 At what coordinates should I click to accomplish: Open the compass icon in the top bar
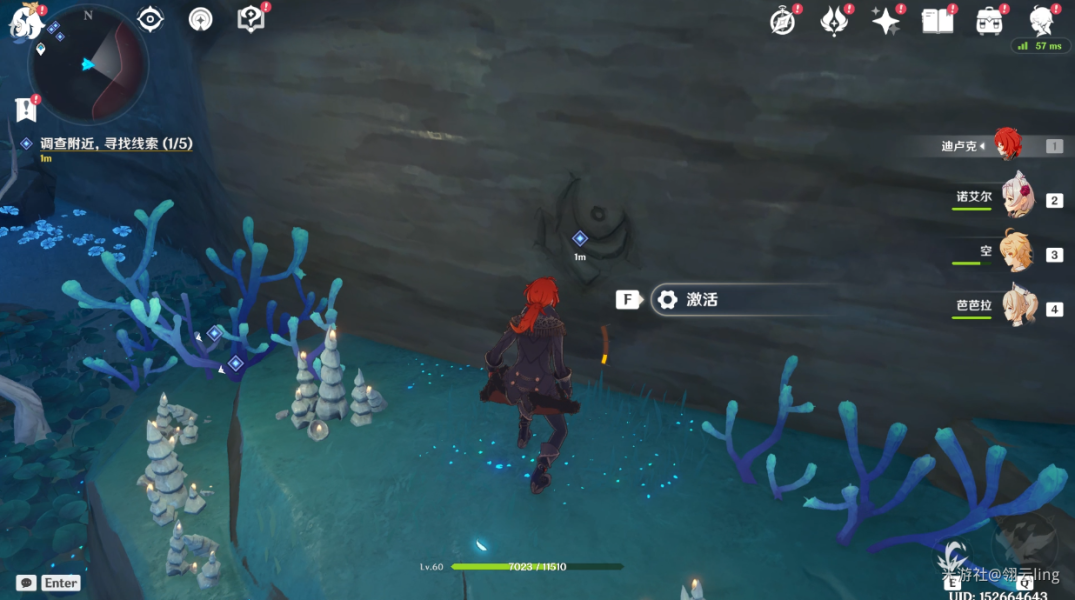[x=782, y=21]
